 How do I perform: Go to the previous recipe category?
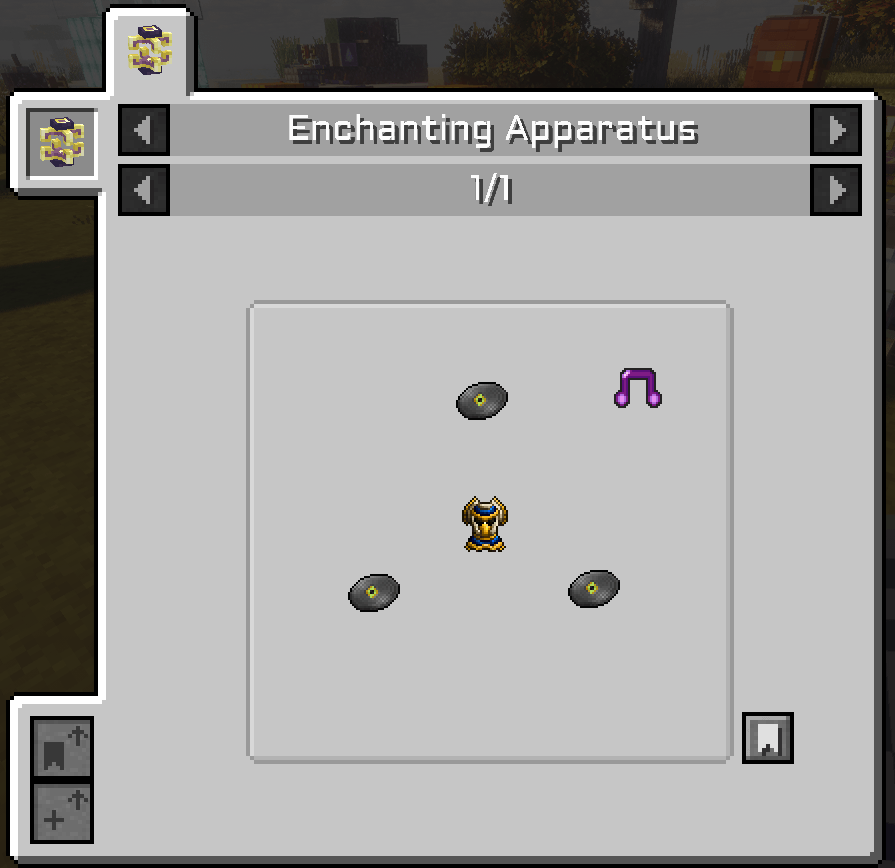pos(144,130)
